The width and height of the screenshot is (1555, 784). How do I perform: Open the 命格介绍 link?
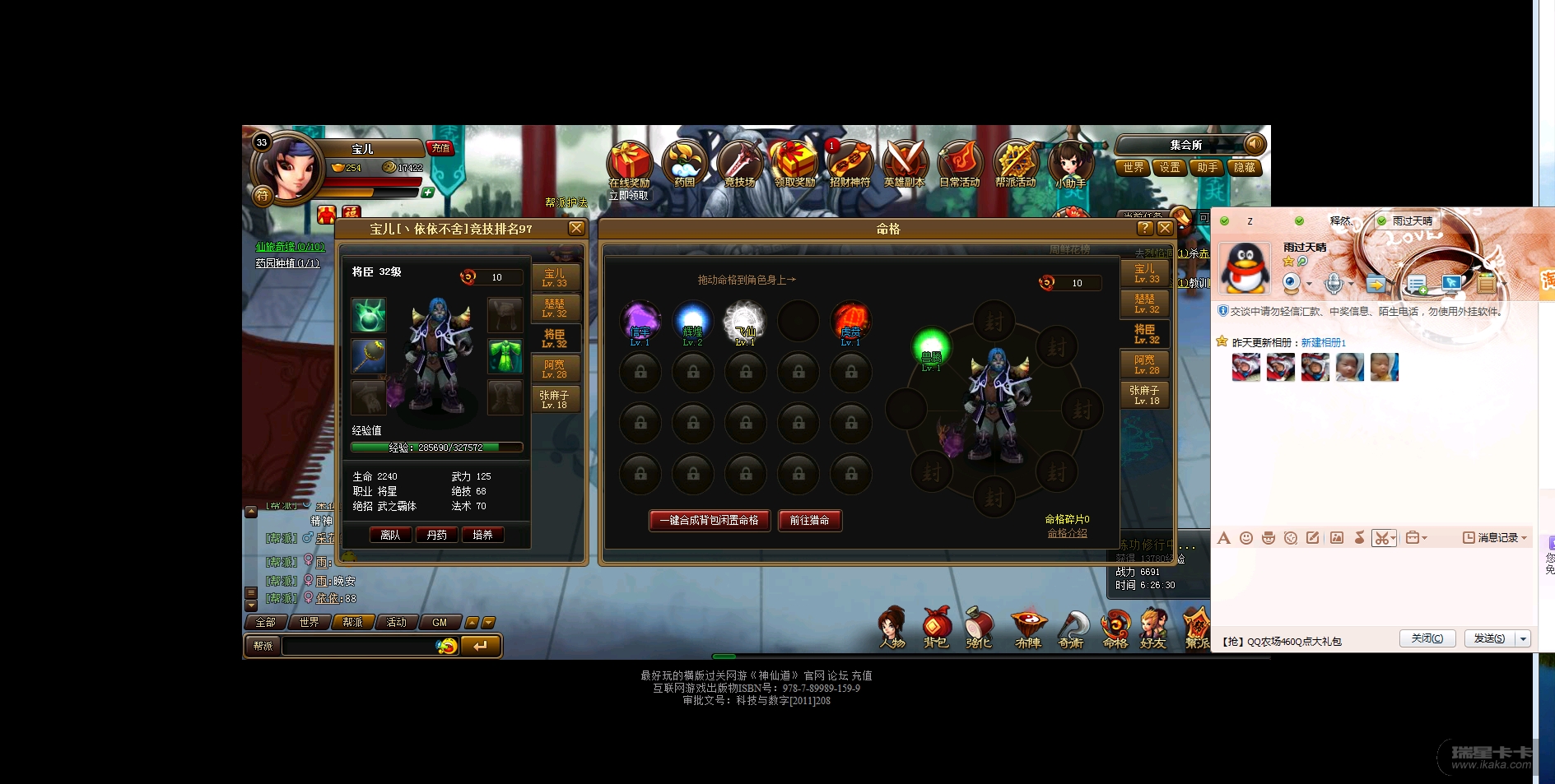[x=1067, y=533]
